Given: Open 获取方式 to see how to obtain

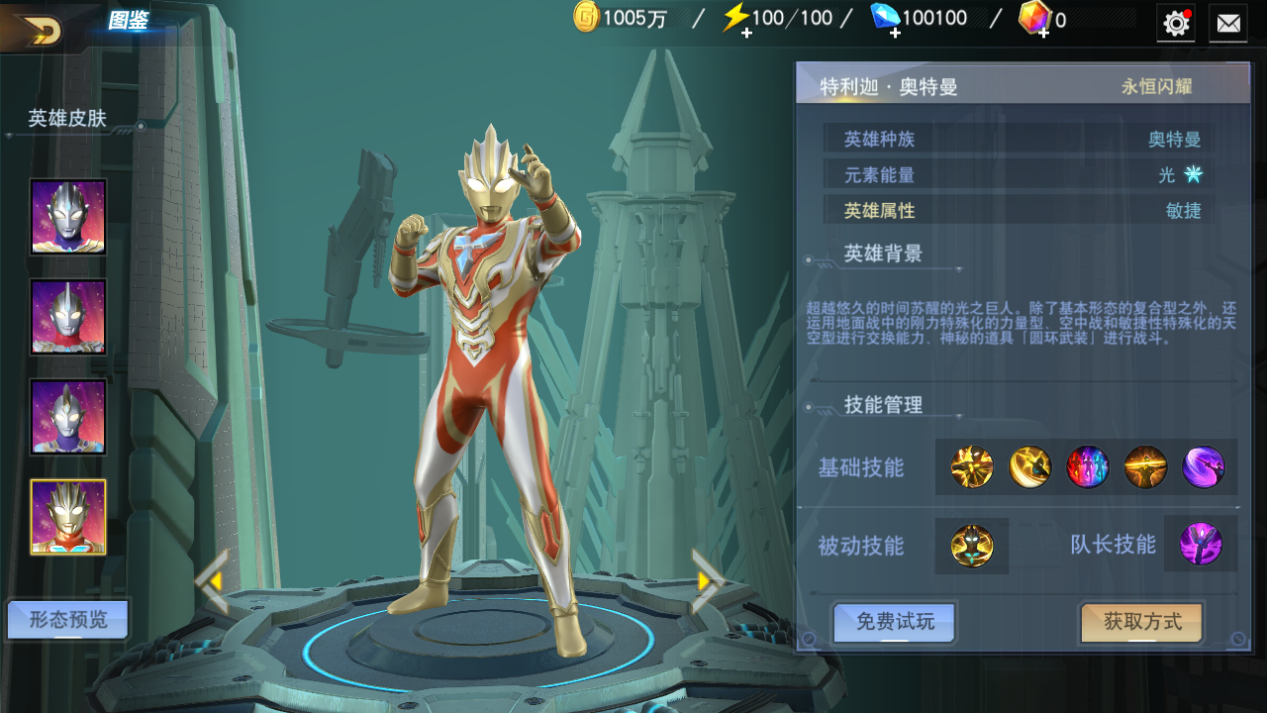Looking at the screenshot, I should 1142,622.
